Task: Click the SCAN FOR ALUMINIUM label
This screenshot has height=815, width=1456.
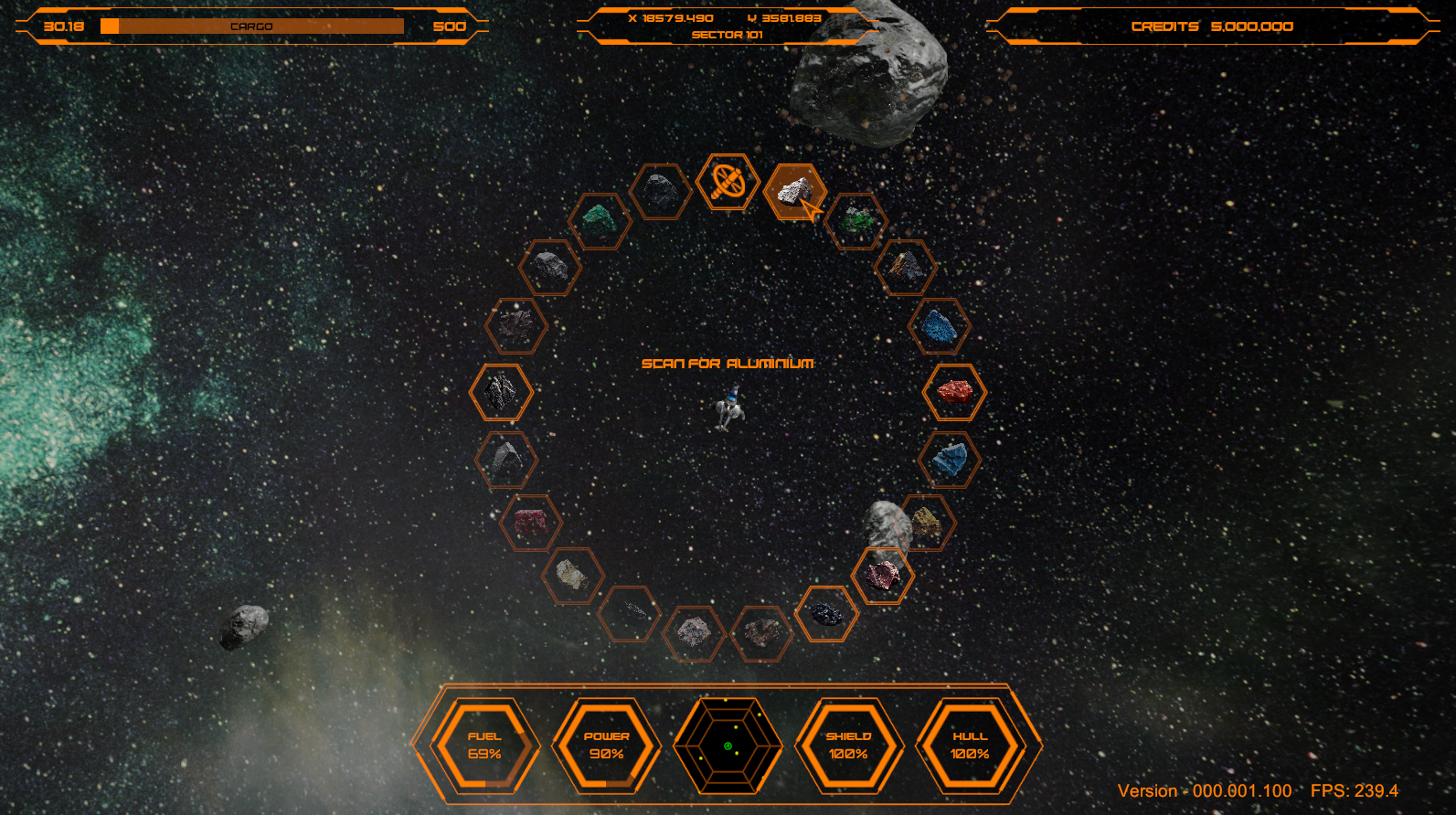Action: click(x=728, y=362)
